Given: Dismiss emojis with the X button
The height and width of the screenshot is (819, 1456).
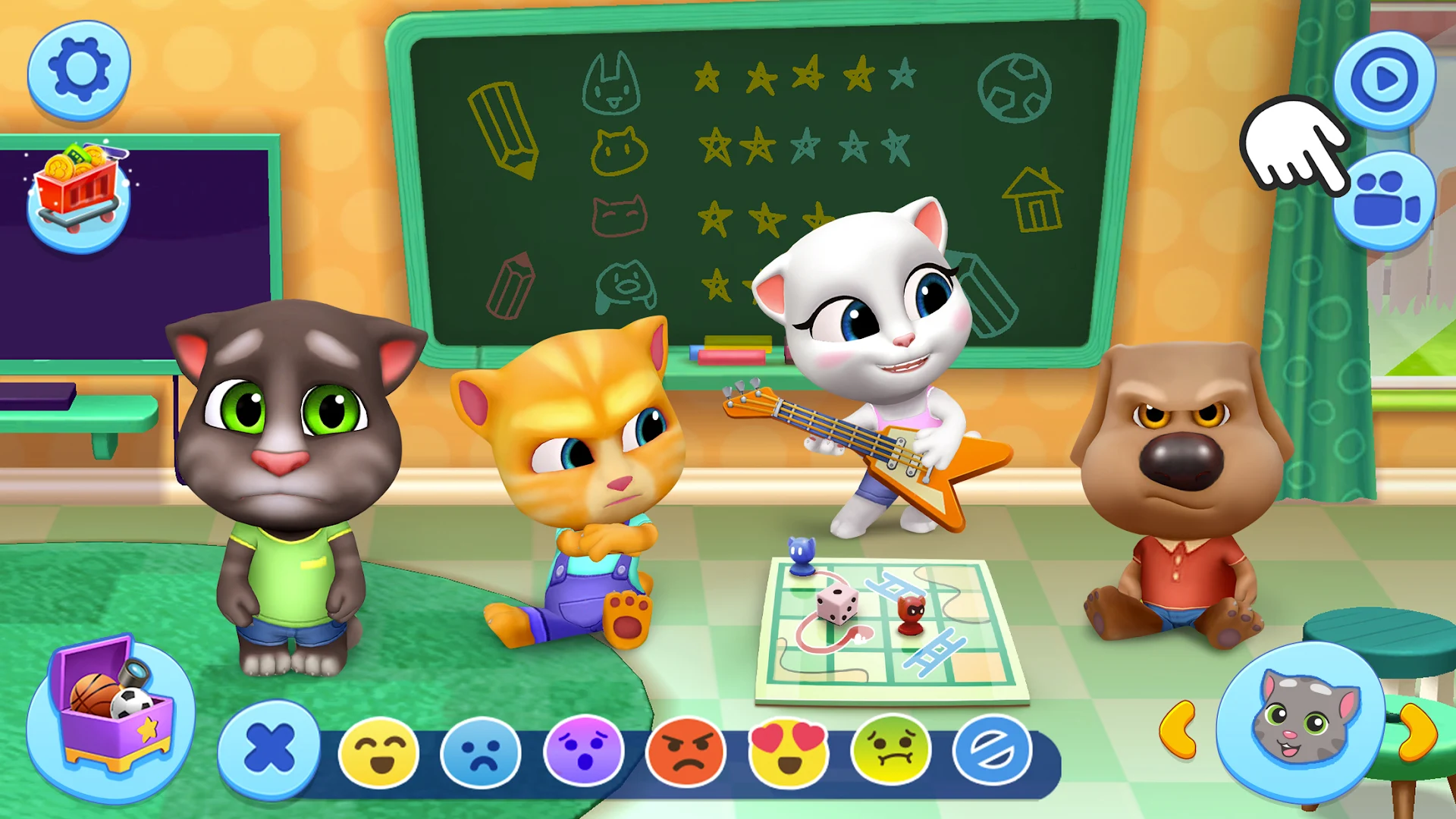Looking at the screenshot, I should coord(271,749).
